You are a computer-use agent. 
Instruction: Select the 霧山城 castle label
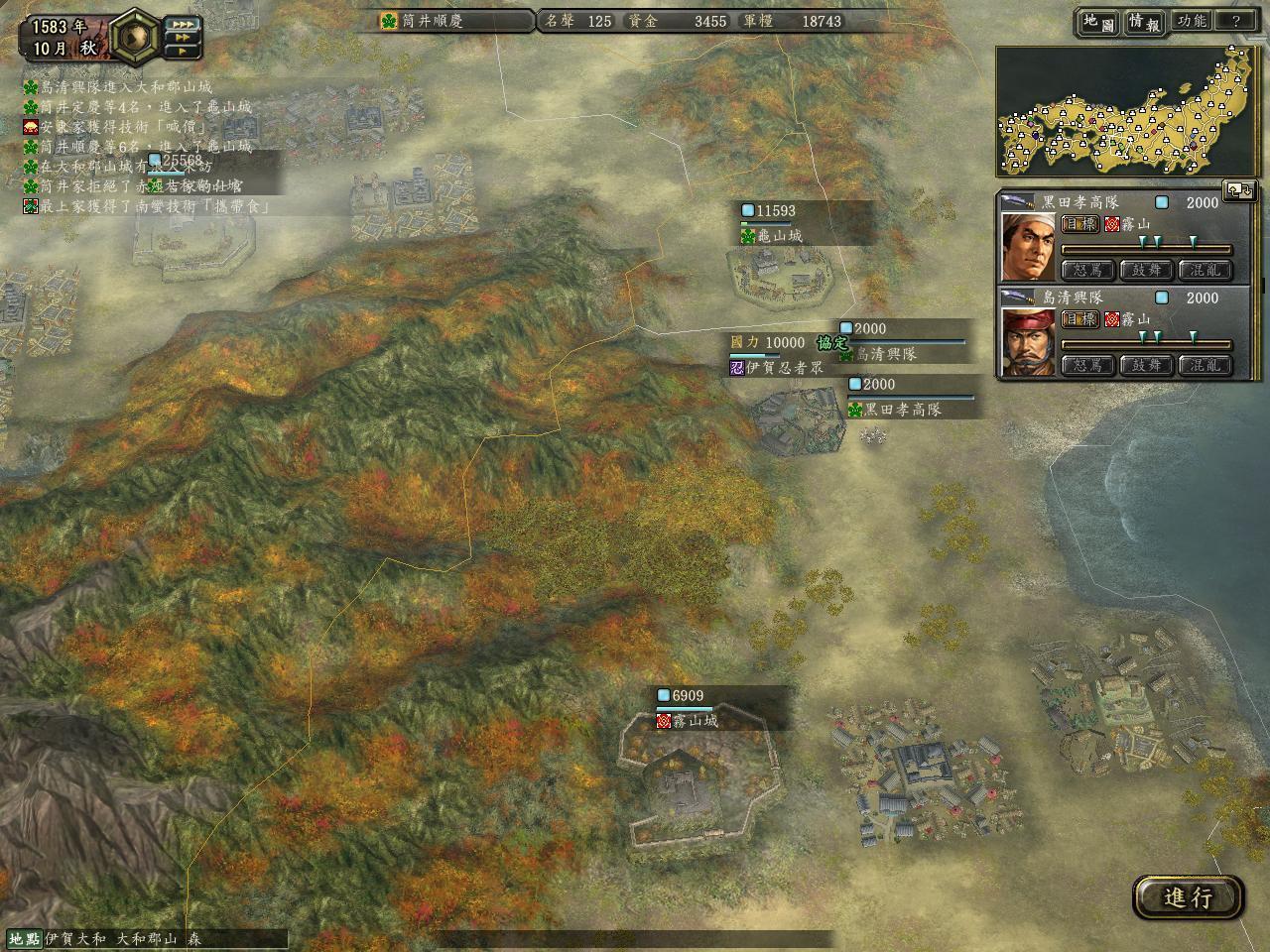click(x=694, y=721)
